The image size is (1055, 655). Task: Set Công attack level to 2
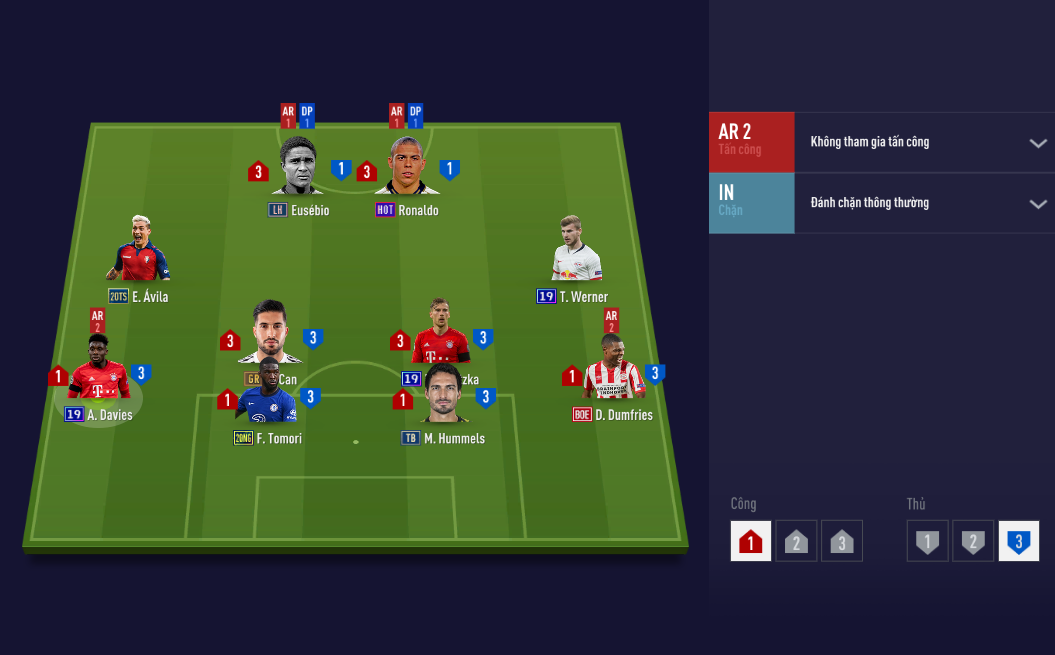pos(796,541)
